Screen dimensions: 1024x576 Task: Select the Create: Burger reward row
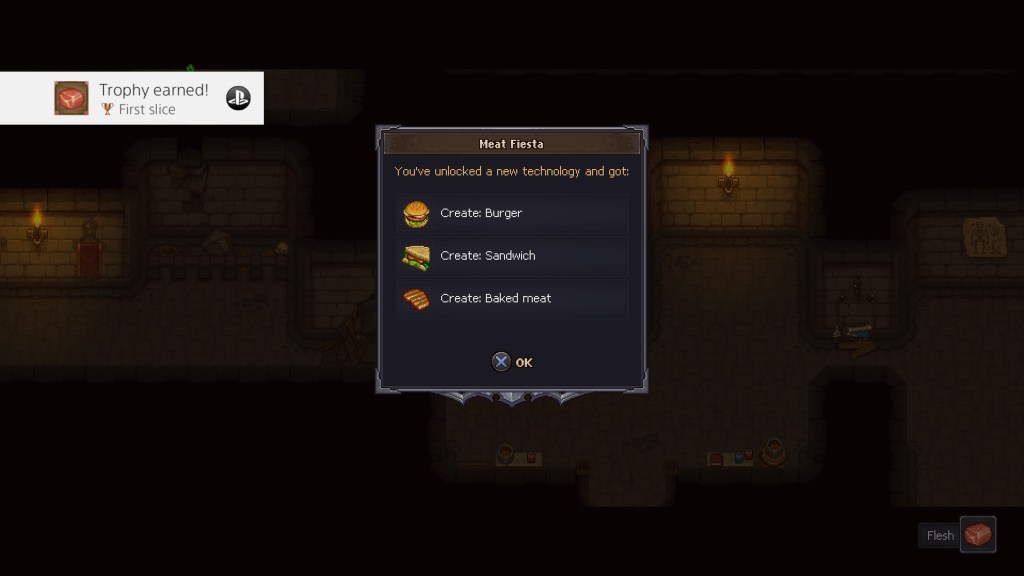[x=512, y=213]
